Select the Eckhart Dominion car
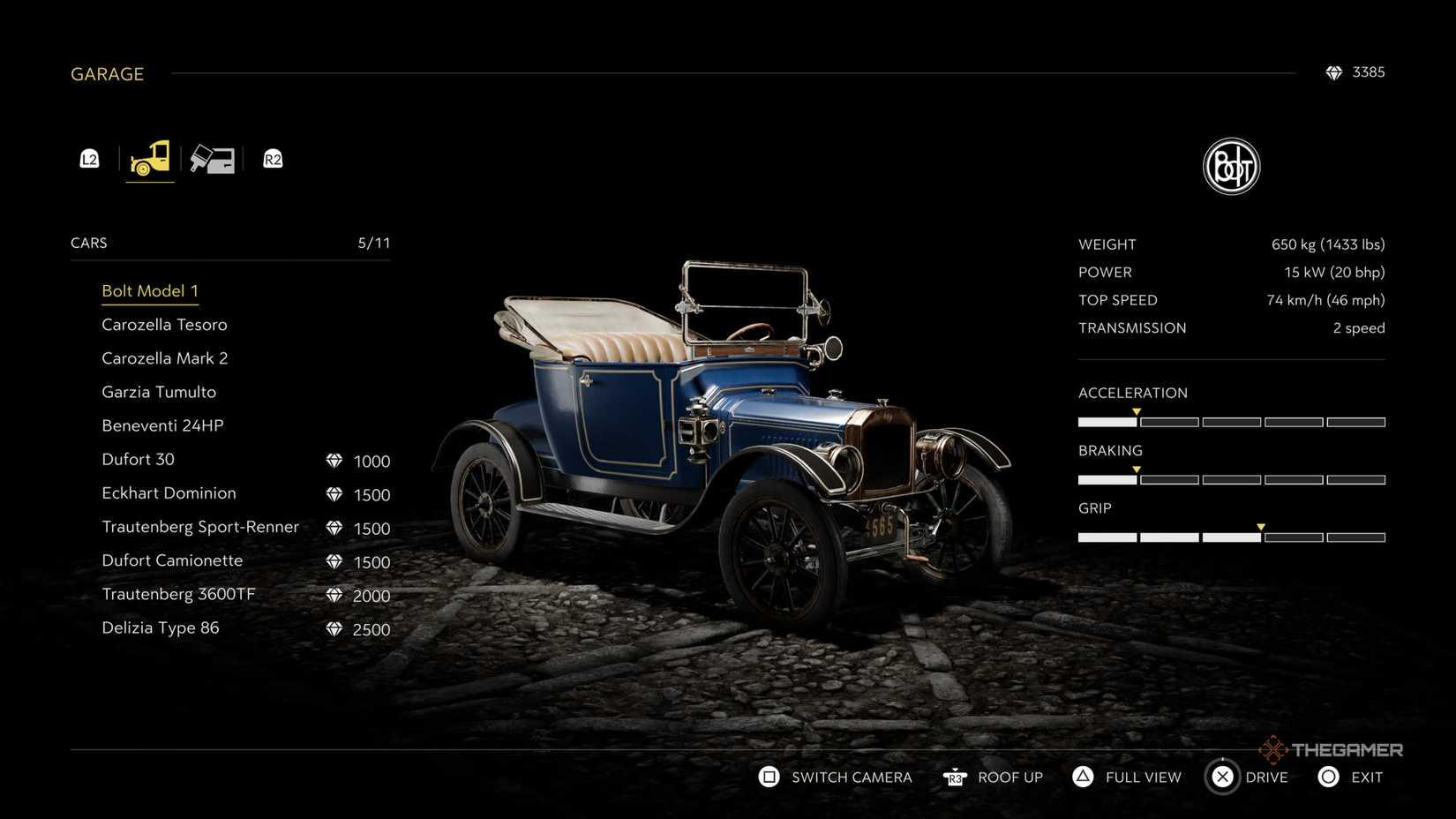1456x819 pixels. 169,493
